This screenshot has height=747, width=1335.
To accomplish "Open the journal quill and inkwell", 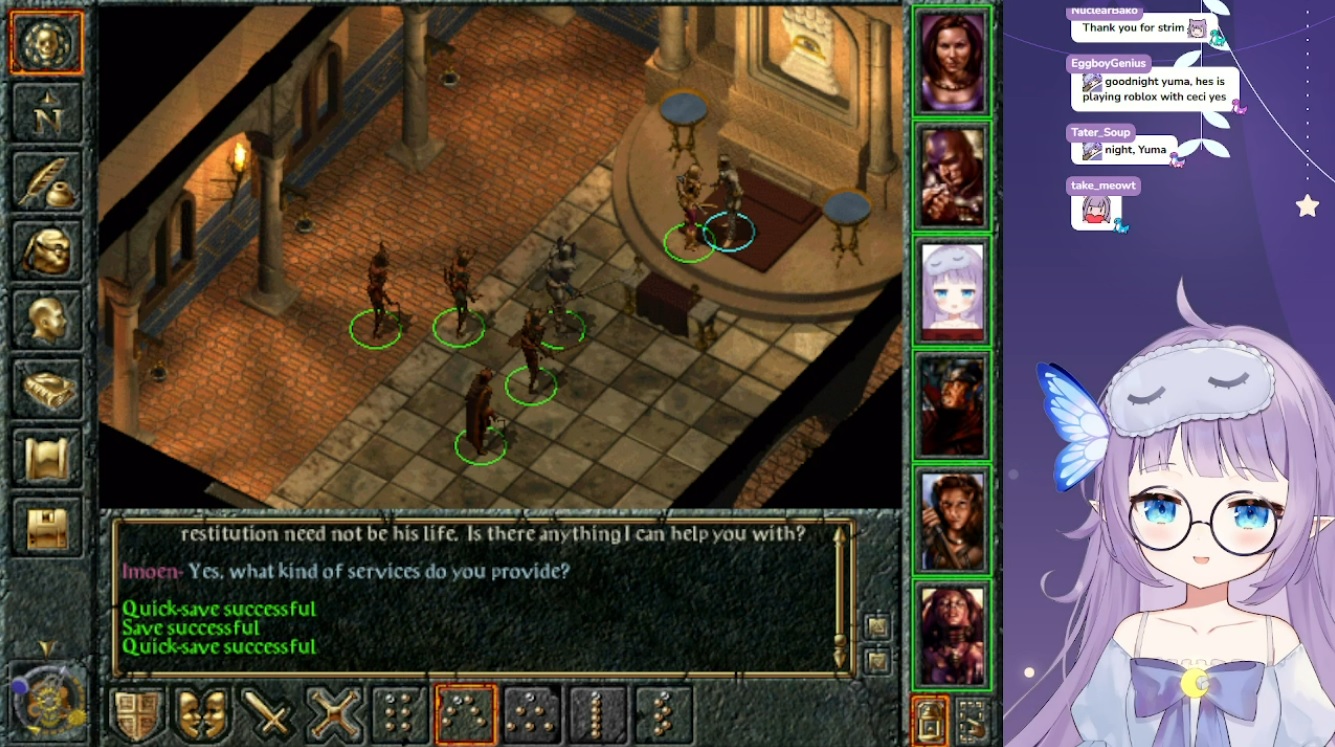I will [47, 180].
